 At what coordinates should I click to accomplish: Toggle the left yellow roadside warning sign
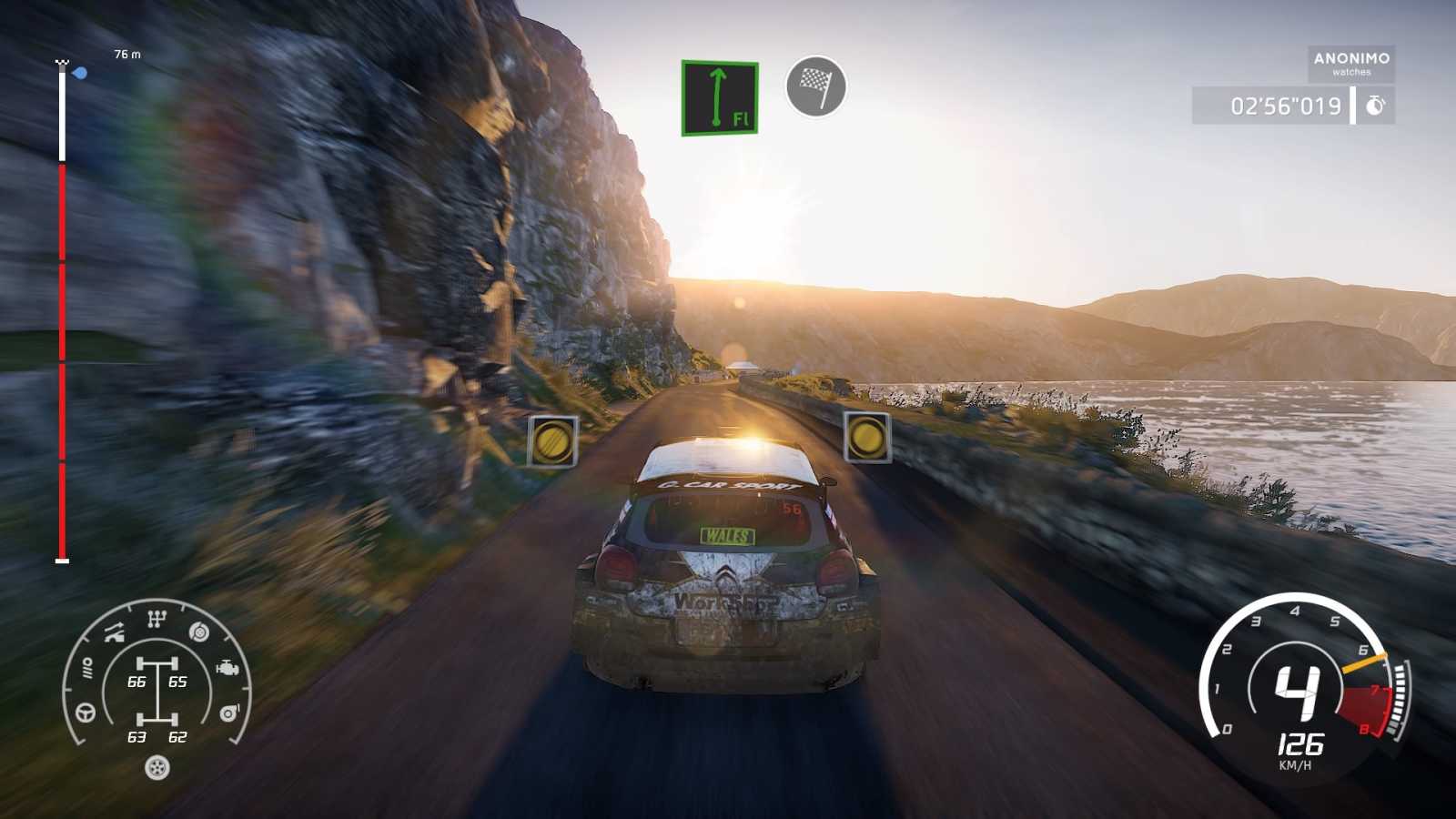click(x=554, y=440)
